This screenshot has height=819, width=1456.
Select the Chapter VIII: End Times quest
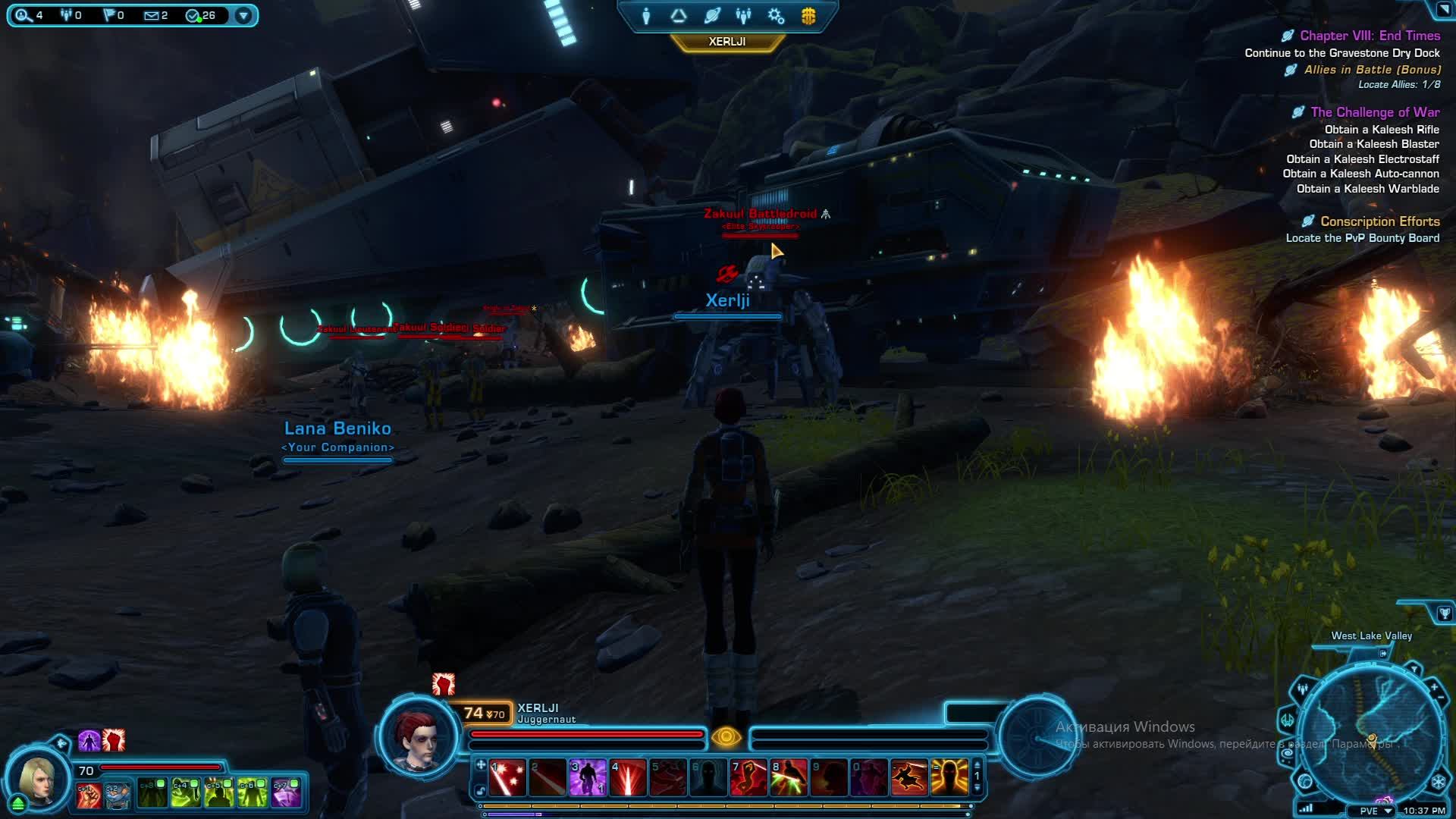click(1370, 36)
